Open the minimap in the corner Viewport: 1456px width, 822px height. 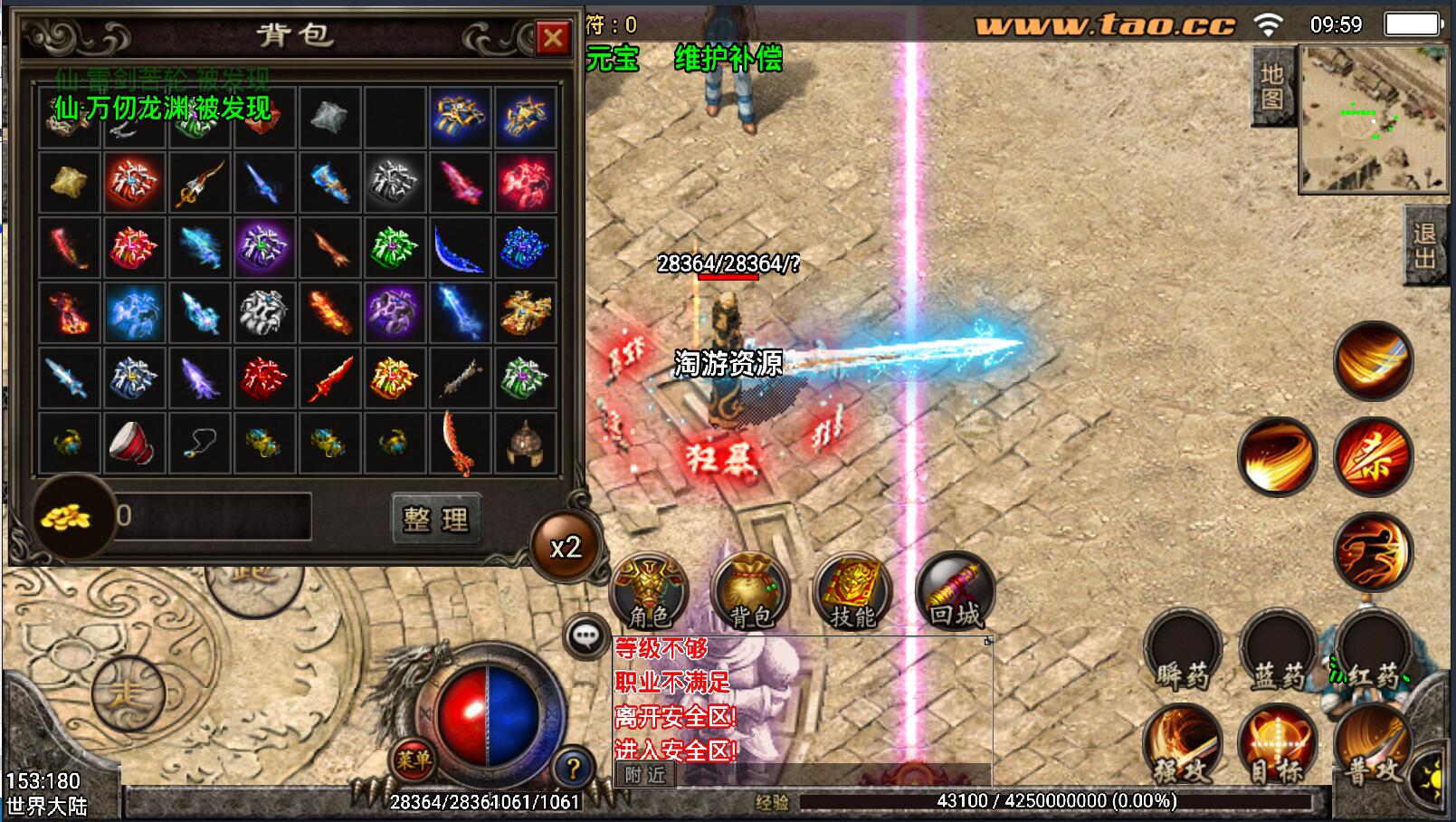click(x=1373, y=119)
